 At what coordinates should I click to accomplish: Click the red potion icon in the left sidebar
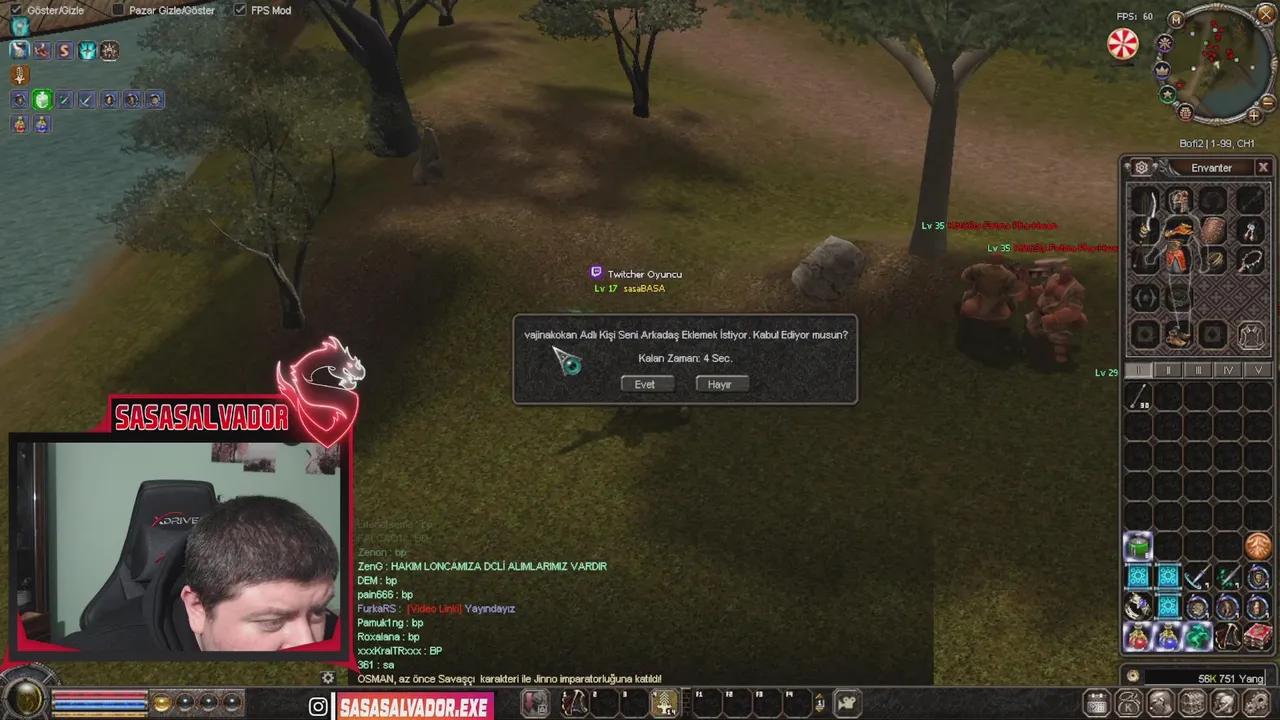click(19, 123)
